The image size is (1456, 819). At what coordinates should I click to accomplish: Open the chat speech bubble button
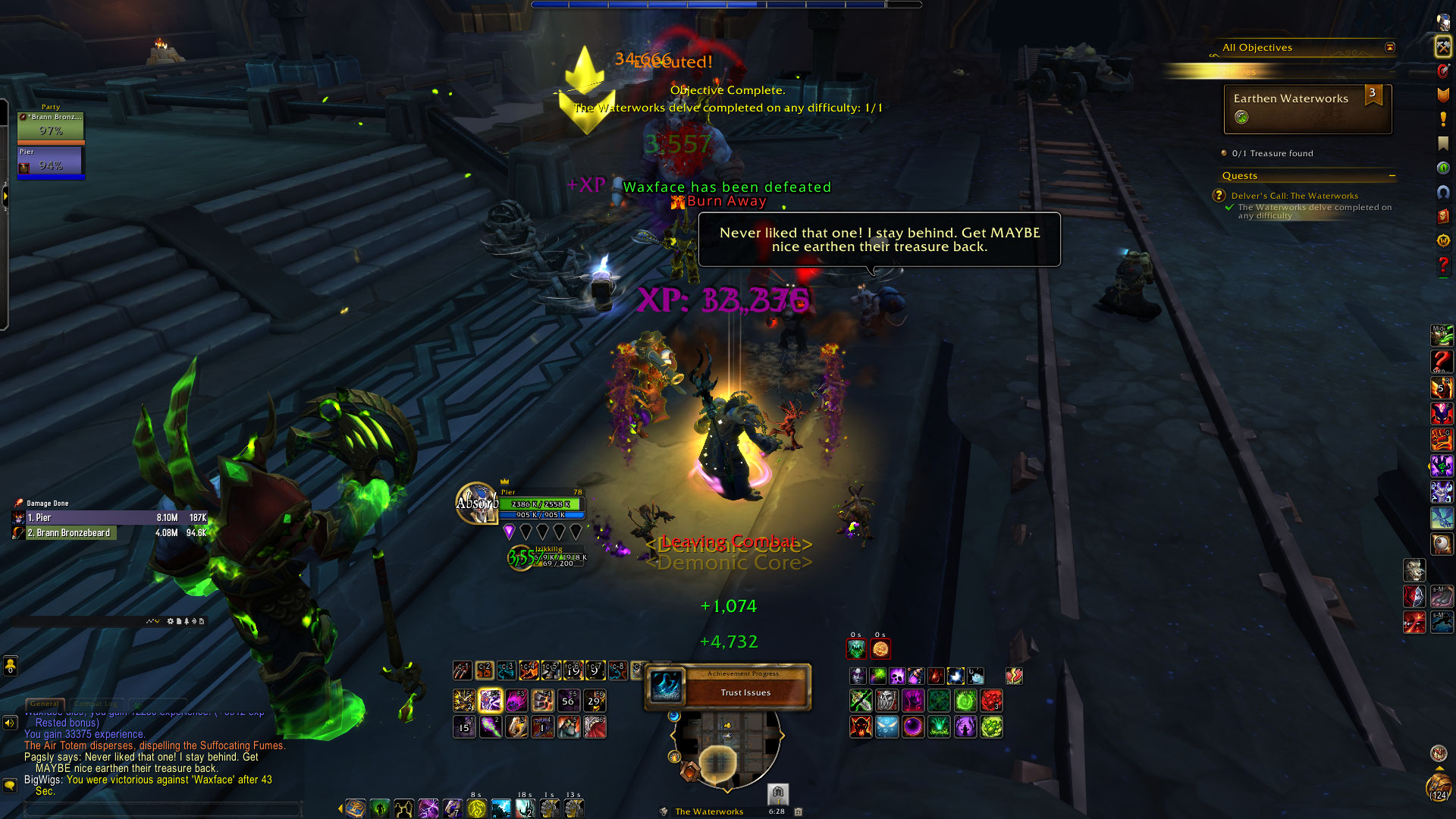pyautogui.click(x=10, y=785)
